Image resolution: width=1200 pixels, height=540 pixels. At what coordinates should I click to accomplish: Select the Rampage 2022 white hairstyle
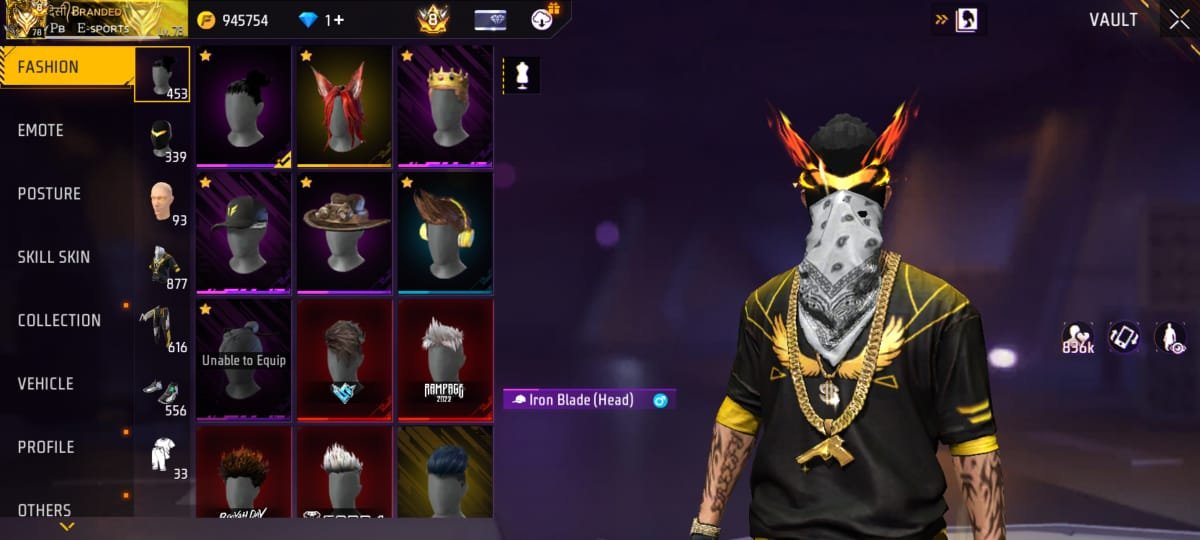coord(445,360)
